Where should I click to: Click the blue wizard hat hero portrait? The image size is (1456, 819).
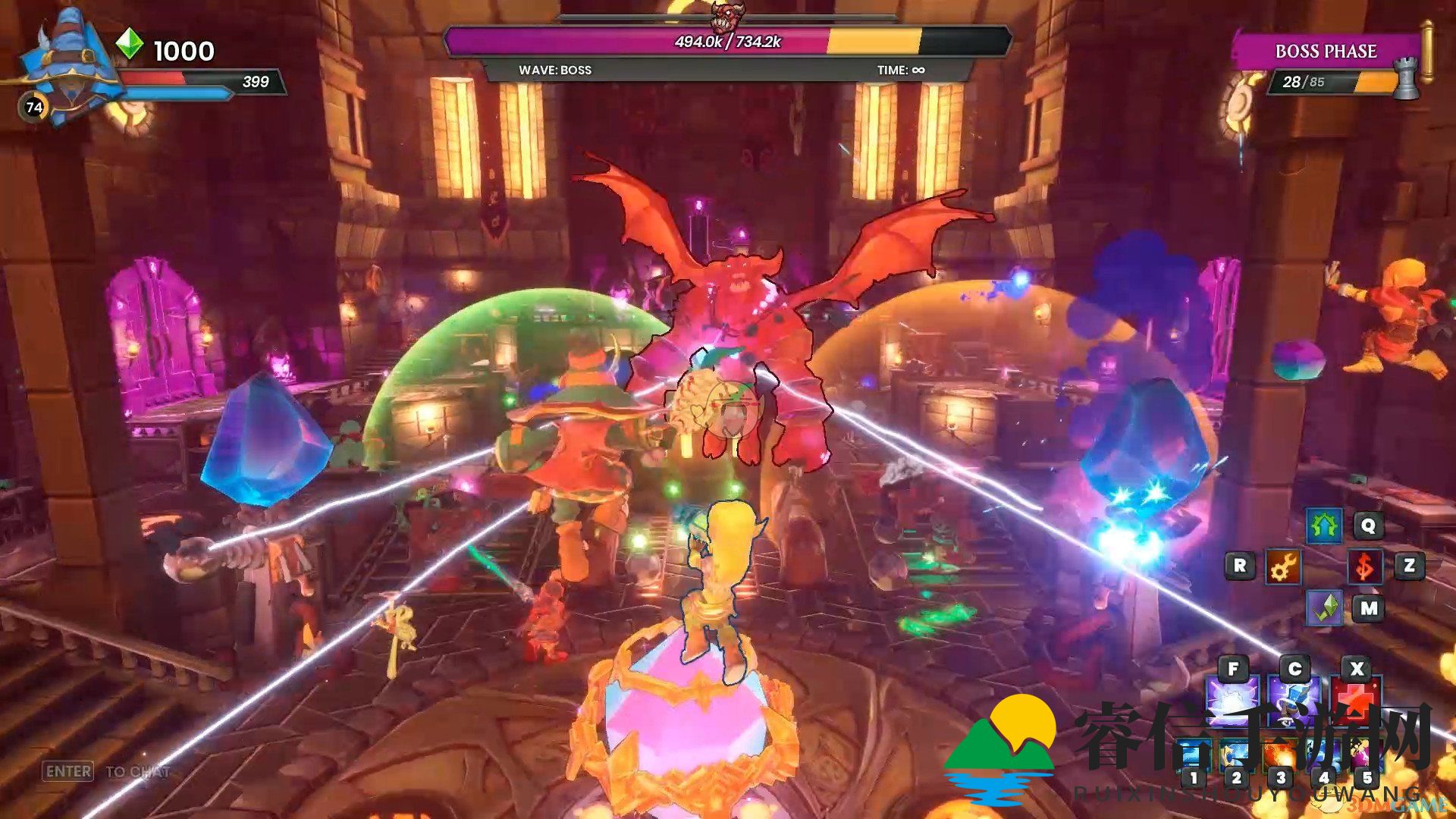[68, 64]
